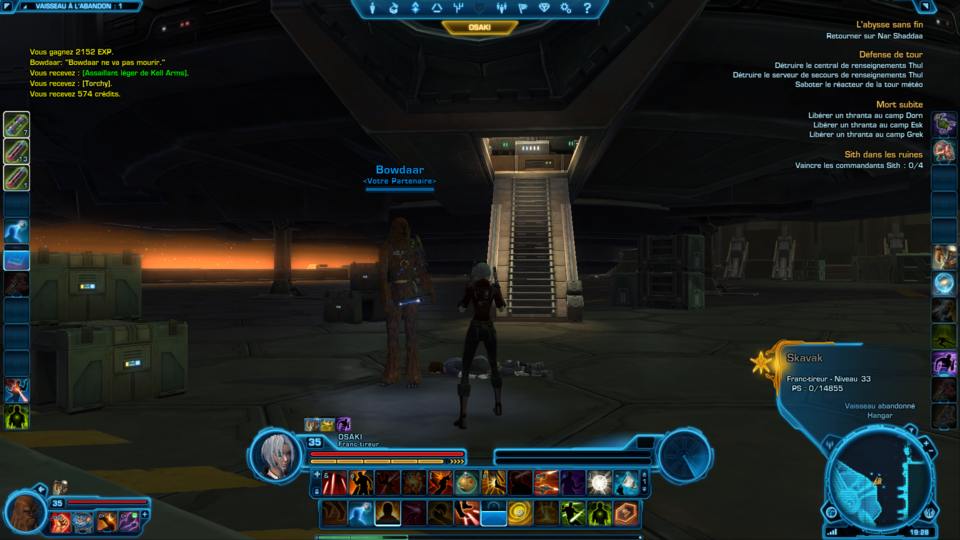Select the Défense de tour mission tracker
This screenshot has width=960, height=540.
tap(890, 54)
